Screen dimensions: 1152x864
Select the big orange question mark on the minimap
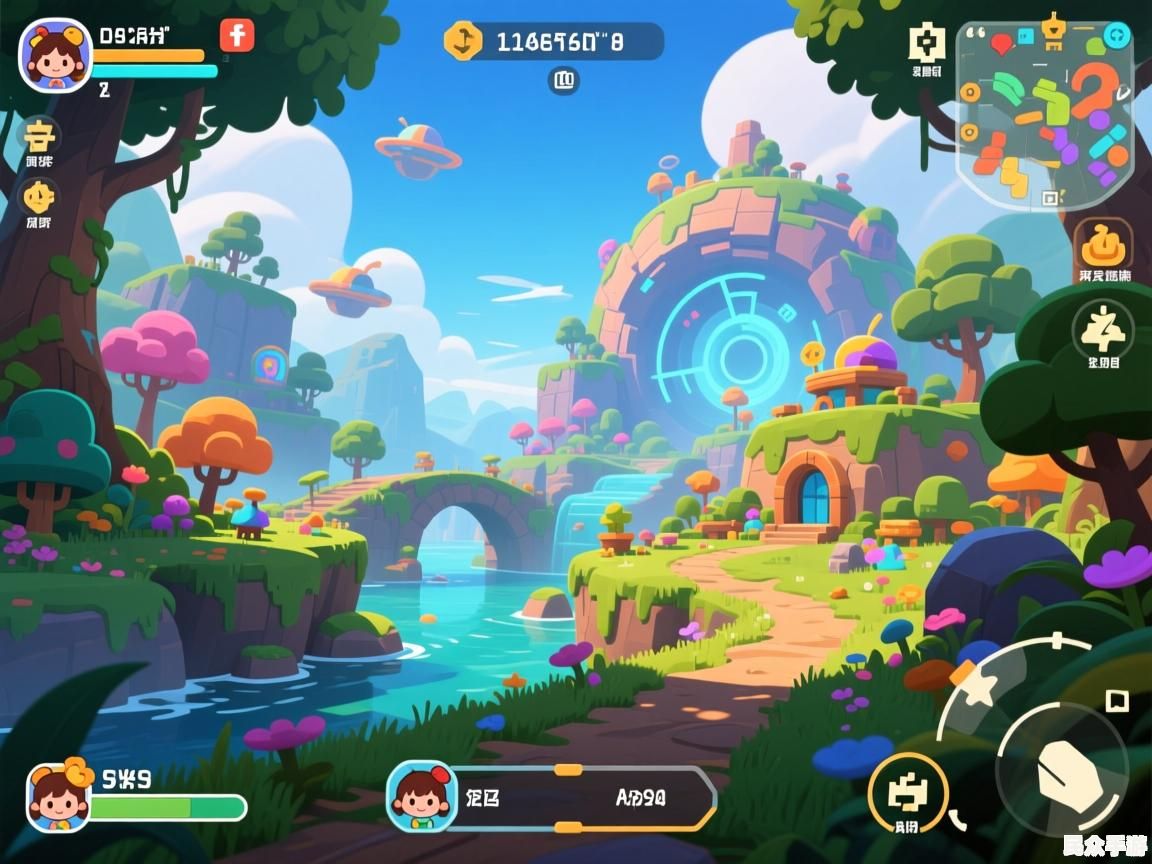coord(1095,92)
